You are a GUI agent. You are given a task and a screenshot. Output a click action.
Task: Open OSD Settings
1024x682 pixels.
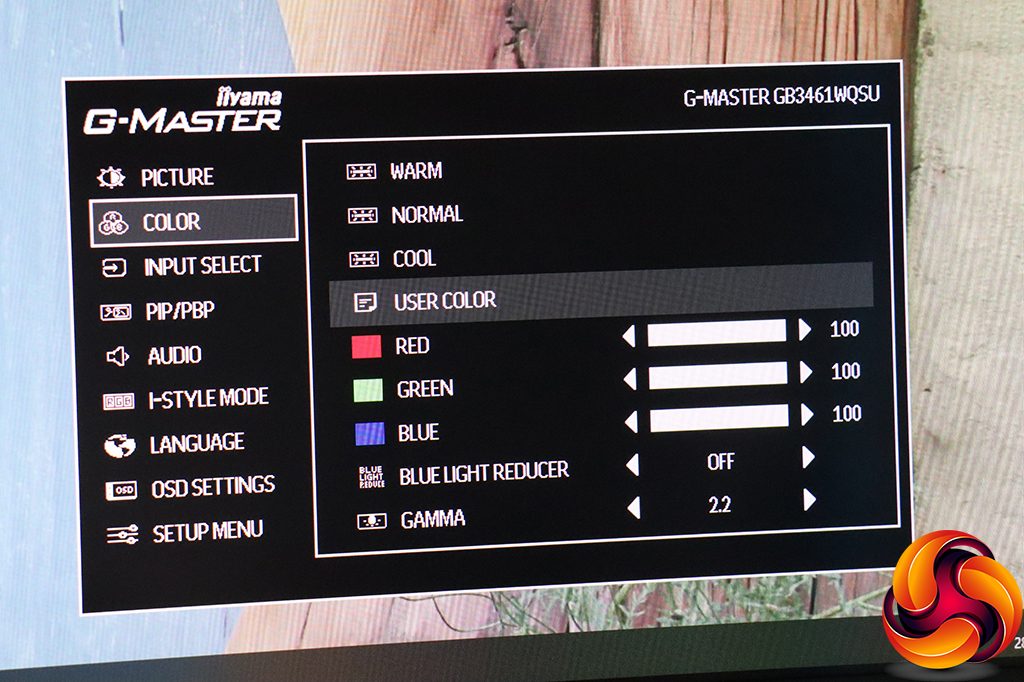point(212,488)
